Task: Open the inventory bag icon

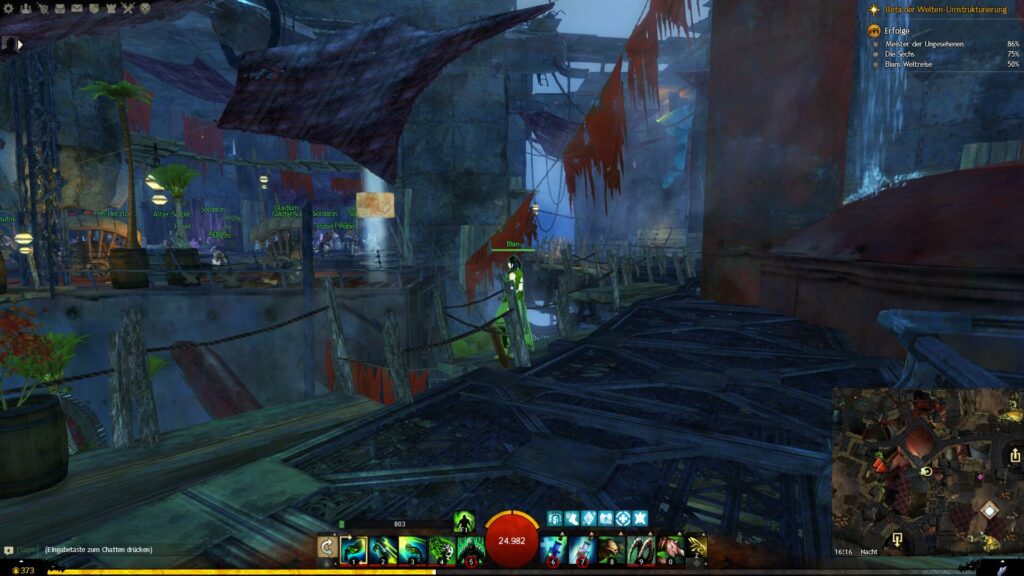Action: (57, 9)
